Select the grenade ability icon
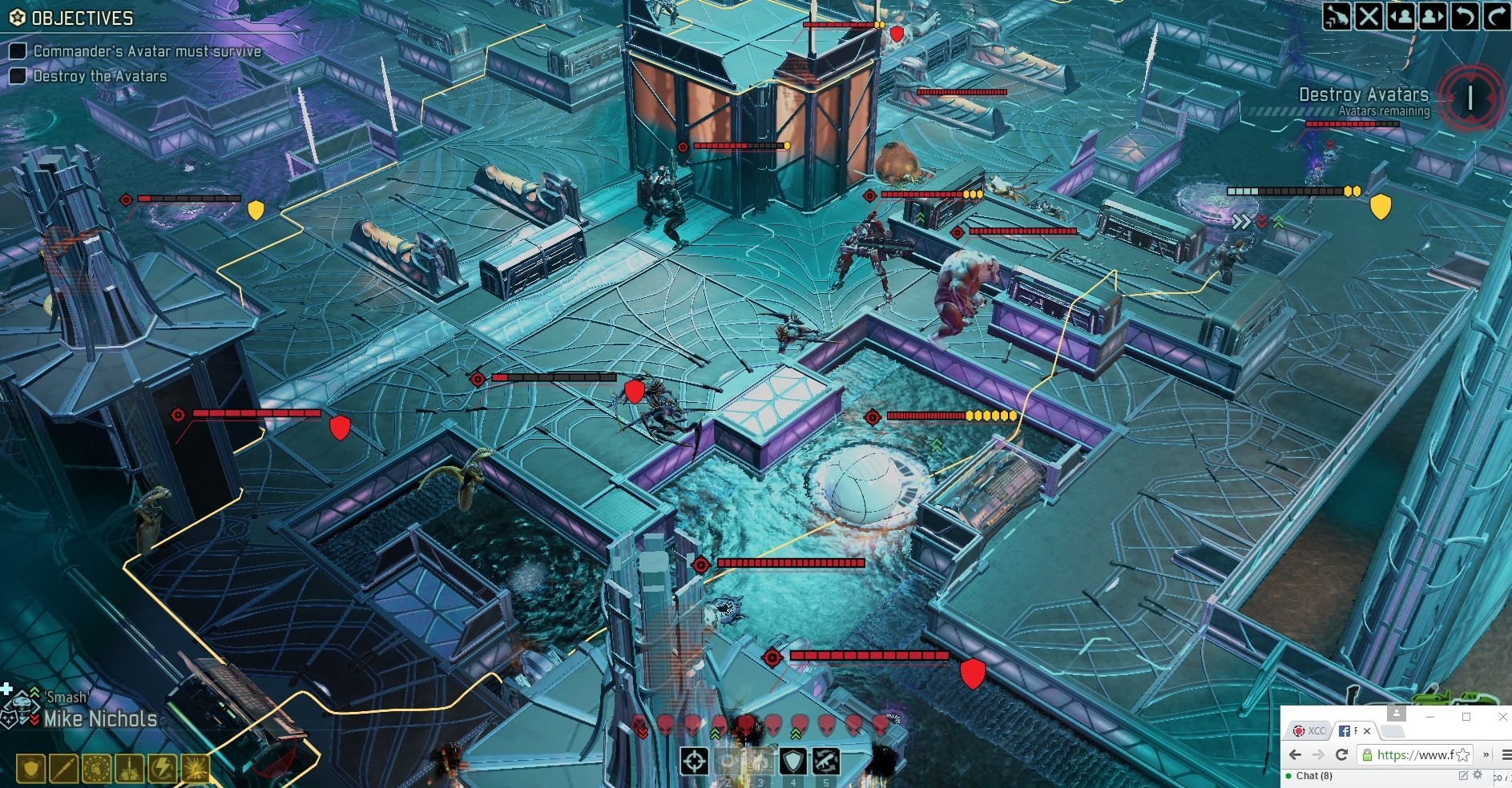This screenshot has height=788, width=1512. point(96,769)
